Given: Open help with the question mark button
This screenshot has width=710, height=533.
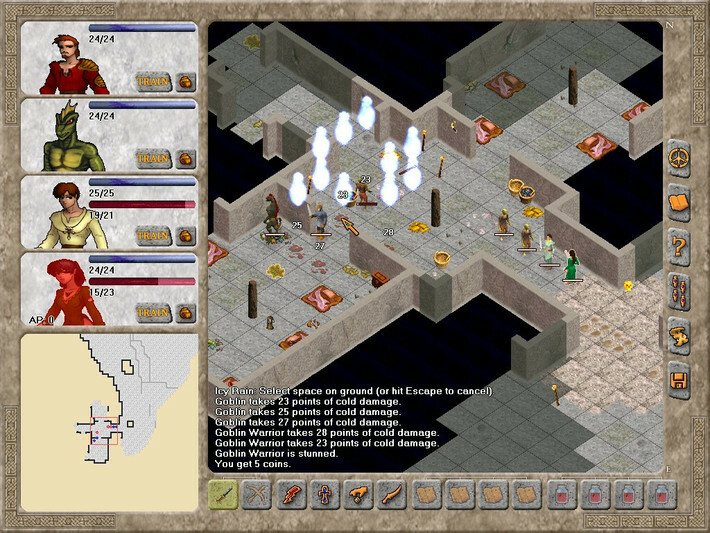Looking at the screenshot, I should pyautogui.click(x=680, y=243).
